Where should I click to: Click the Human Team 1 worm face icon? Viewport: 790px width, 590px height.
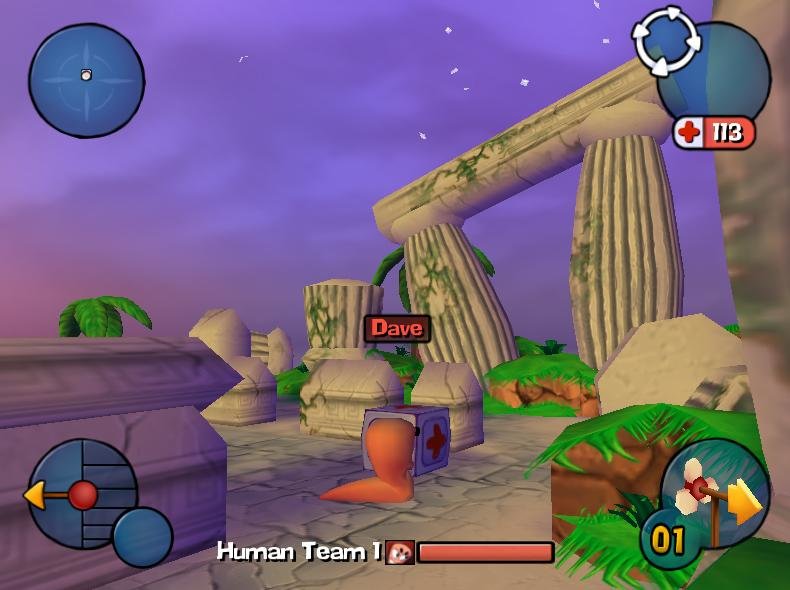[400, 552]
